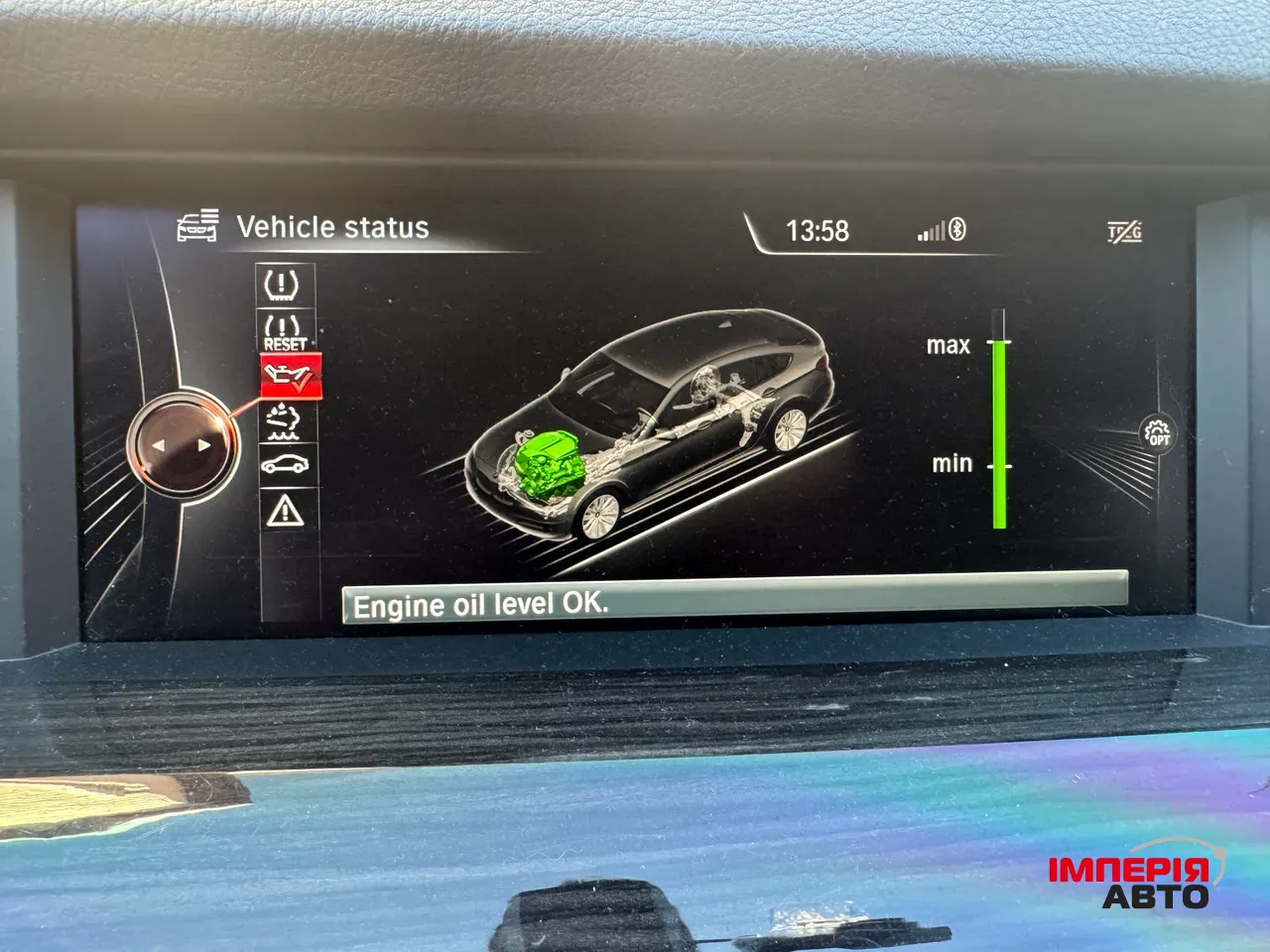Open the tire pressure monitor icon
The height and width of the screenshot is (952, 1270).
[x=284, y=285]
